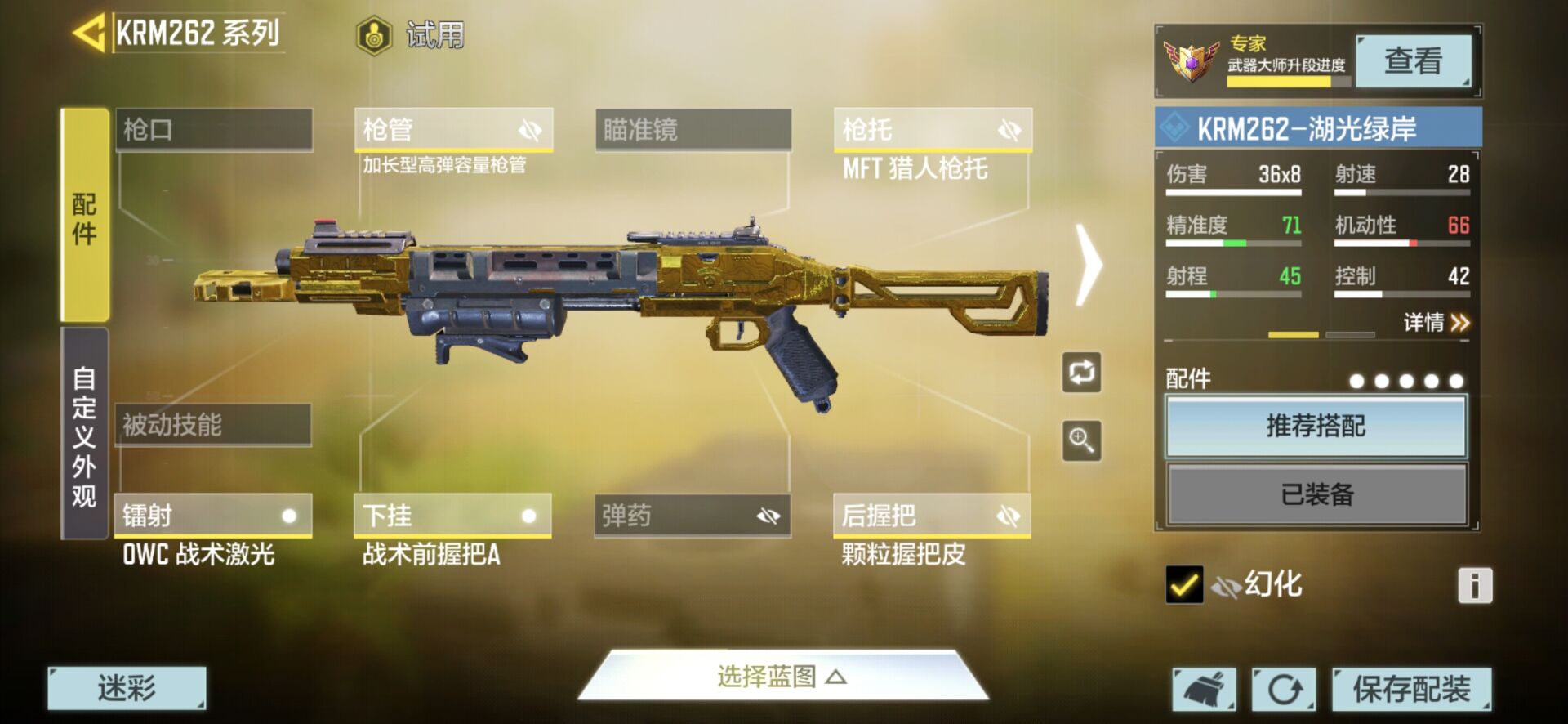The height and width of the screenshot is (724, 1568).
Task: Tap the 试用 trial button
Action: 412,35
